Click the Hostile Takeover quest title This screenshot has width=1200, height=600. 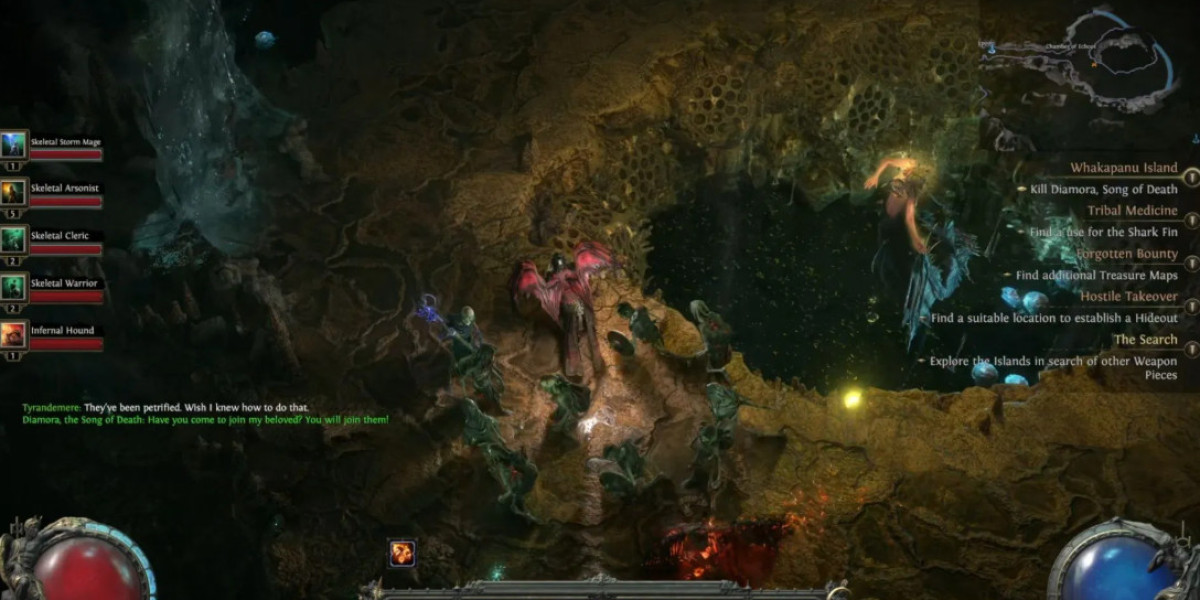tap(1128, 297)
